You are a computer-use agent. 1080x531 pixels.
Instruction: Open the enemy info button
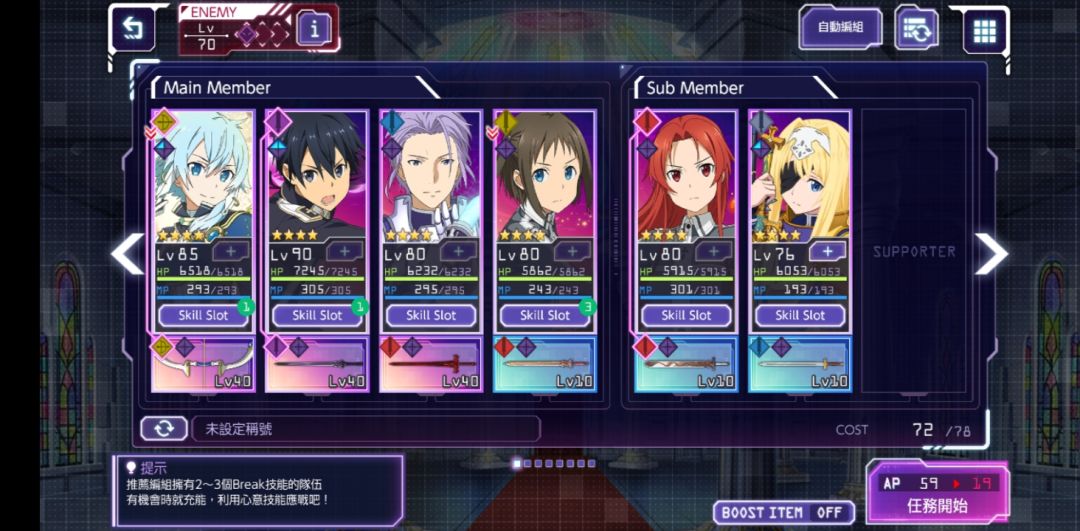pyautogui.click(x=314, y=30)
